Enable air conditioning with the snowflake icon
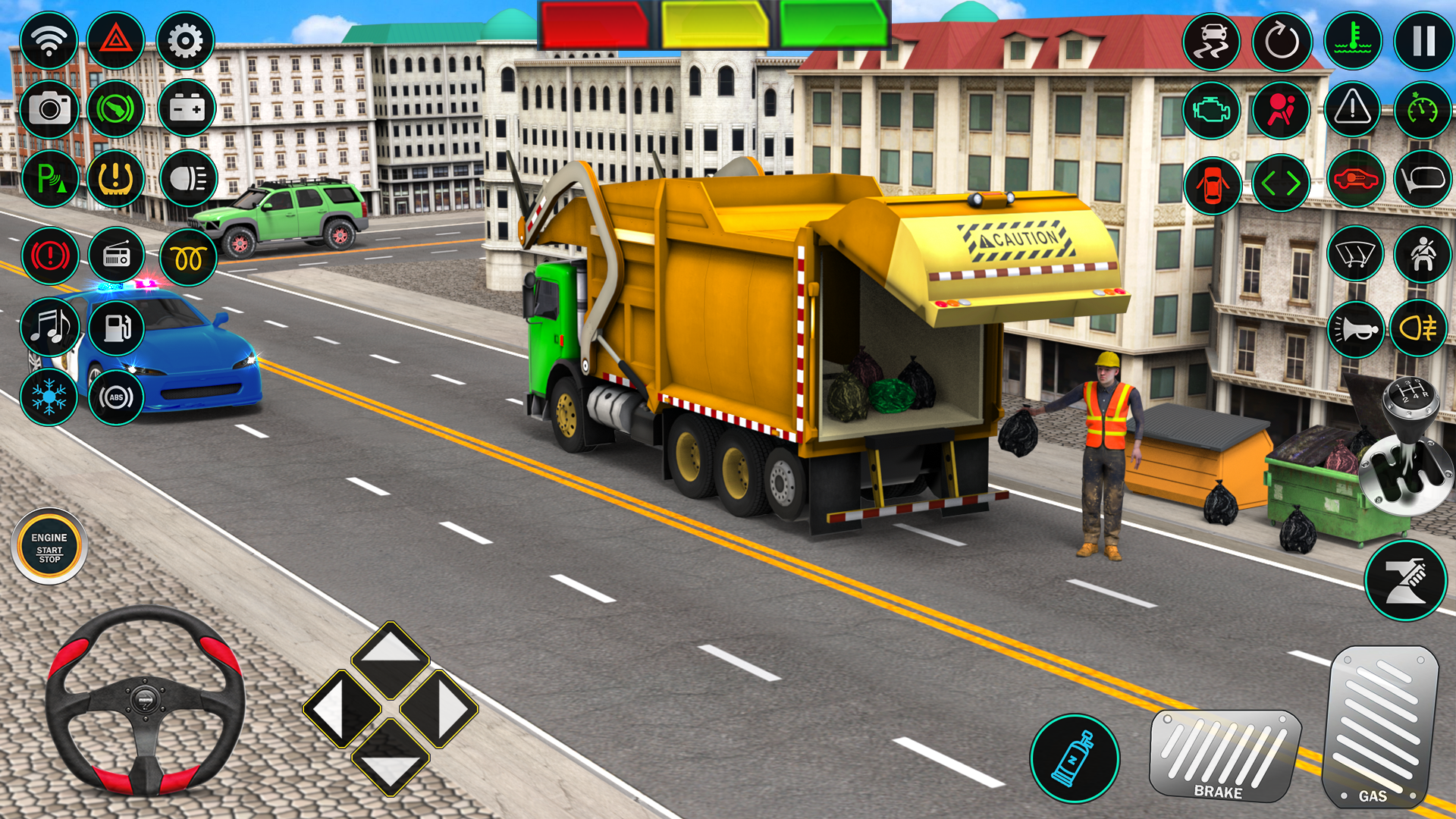The width and height of the screenshot is (1456, 819). point(49,394)
